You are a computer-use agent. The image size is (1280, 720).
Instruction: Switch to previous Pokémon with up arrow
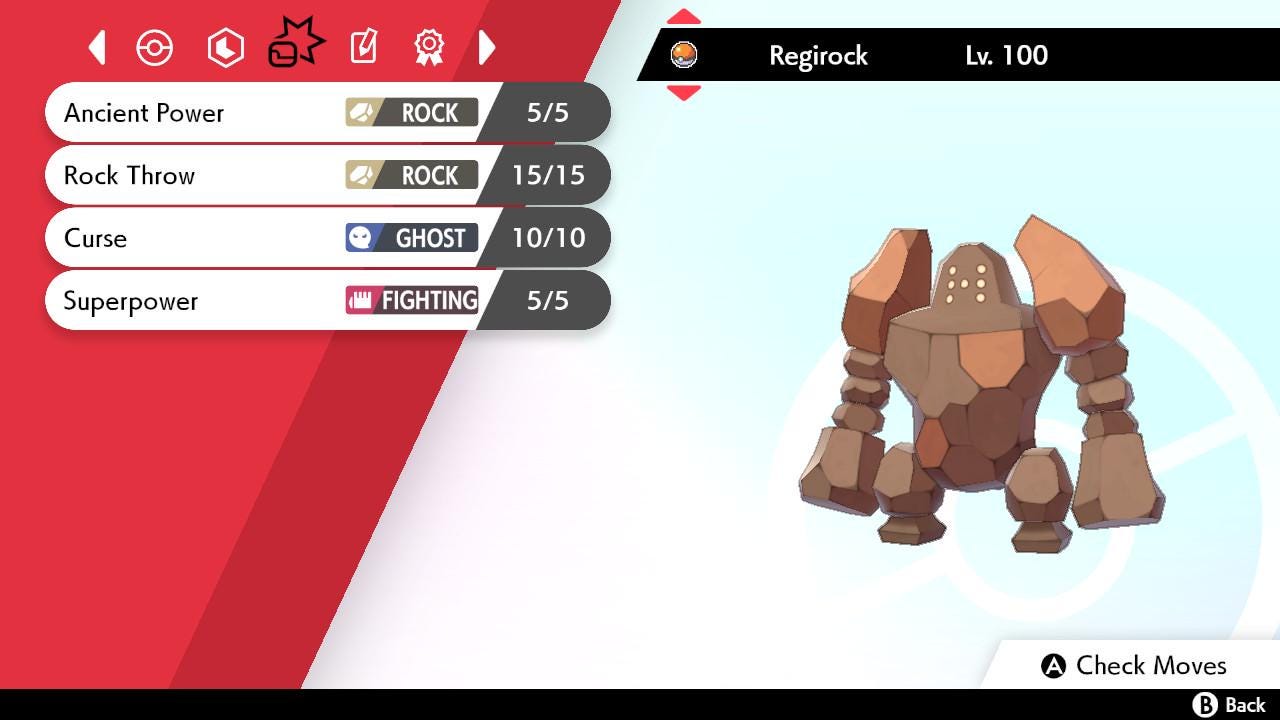coord(683,17)
